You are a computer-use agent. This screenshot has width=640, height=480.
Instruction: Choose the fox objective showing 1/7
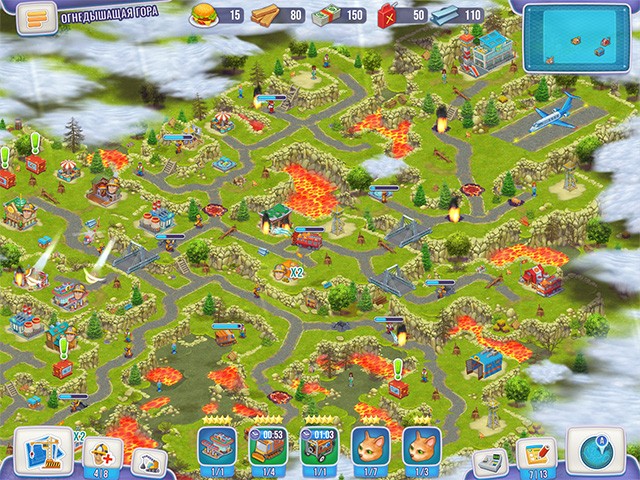369,444
